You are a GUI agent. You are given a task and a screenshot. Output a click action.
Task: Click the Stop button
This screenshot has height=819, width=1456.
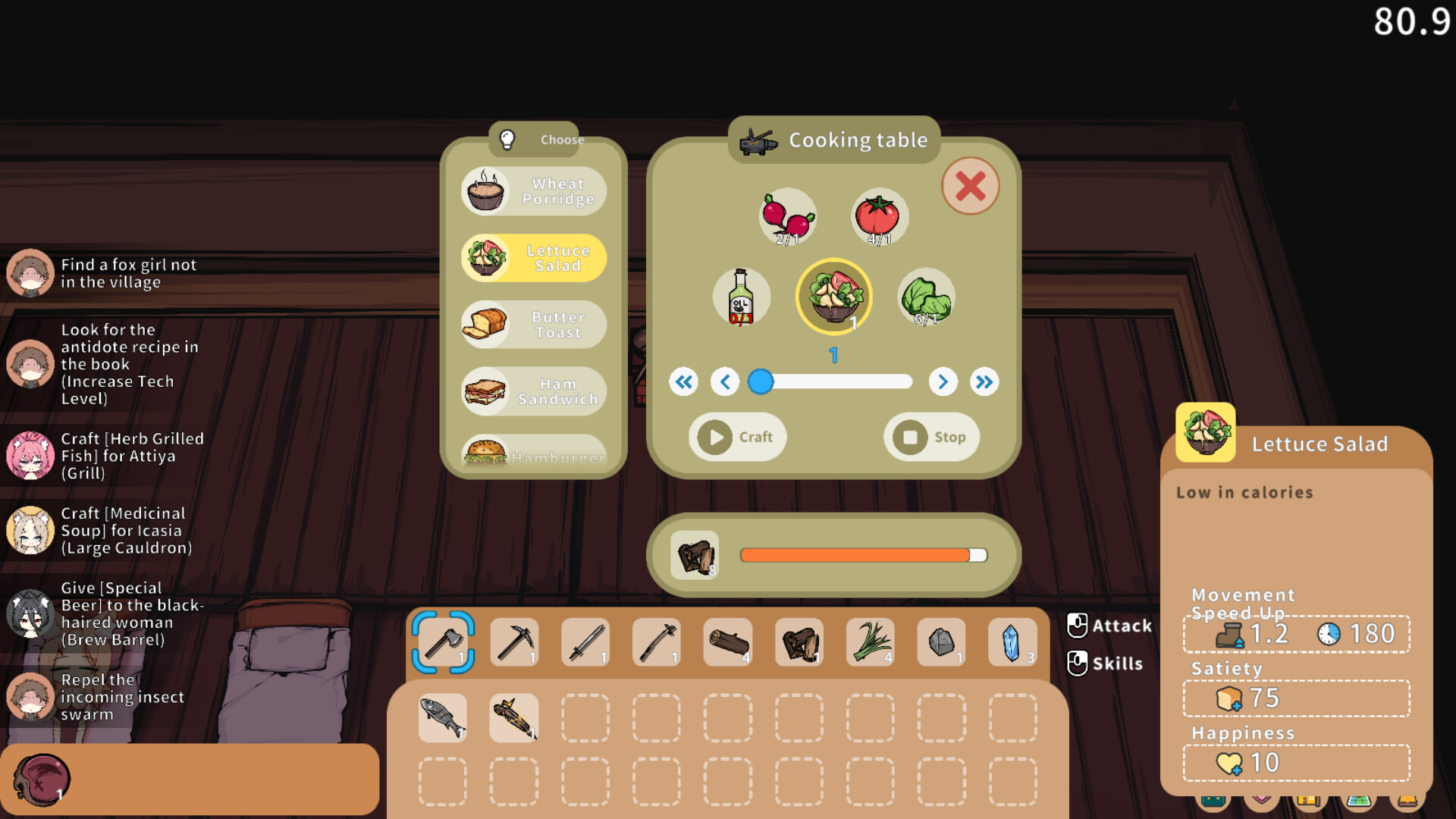(x=931, y=437)
